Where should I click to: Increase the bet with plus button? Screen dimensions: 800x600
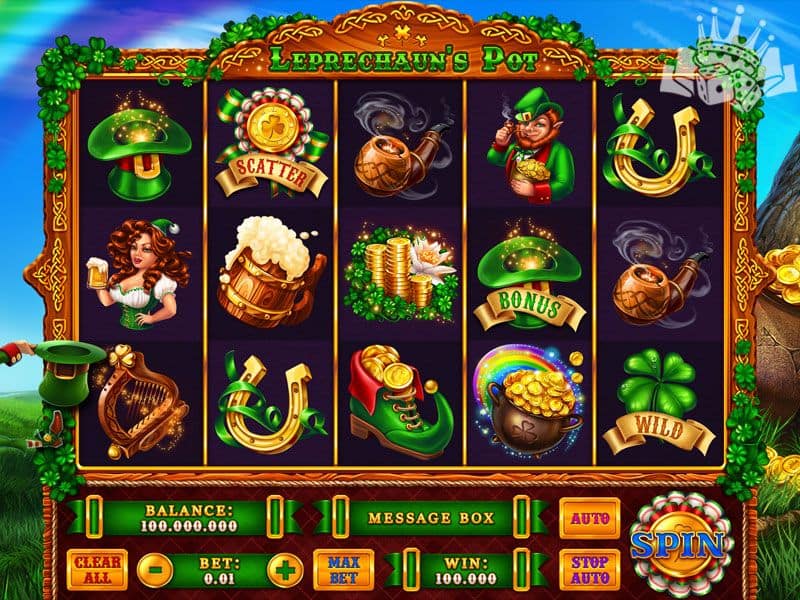click(284, 571)
